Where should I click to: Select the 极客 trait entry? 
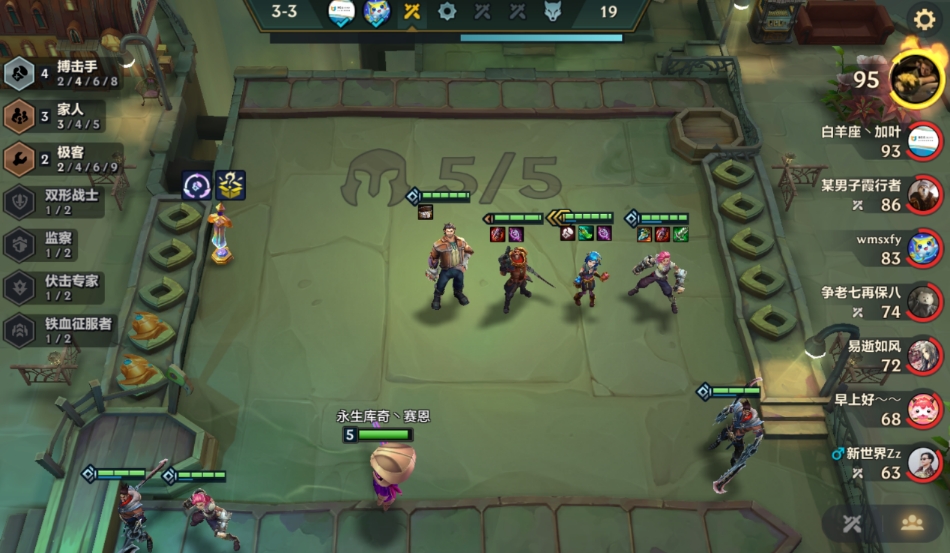tap(60, 160)
